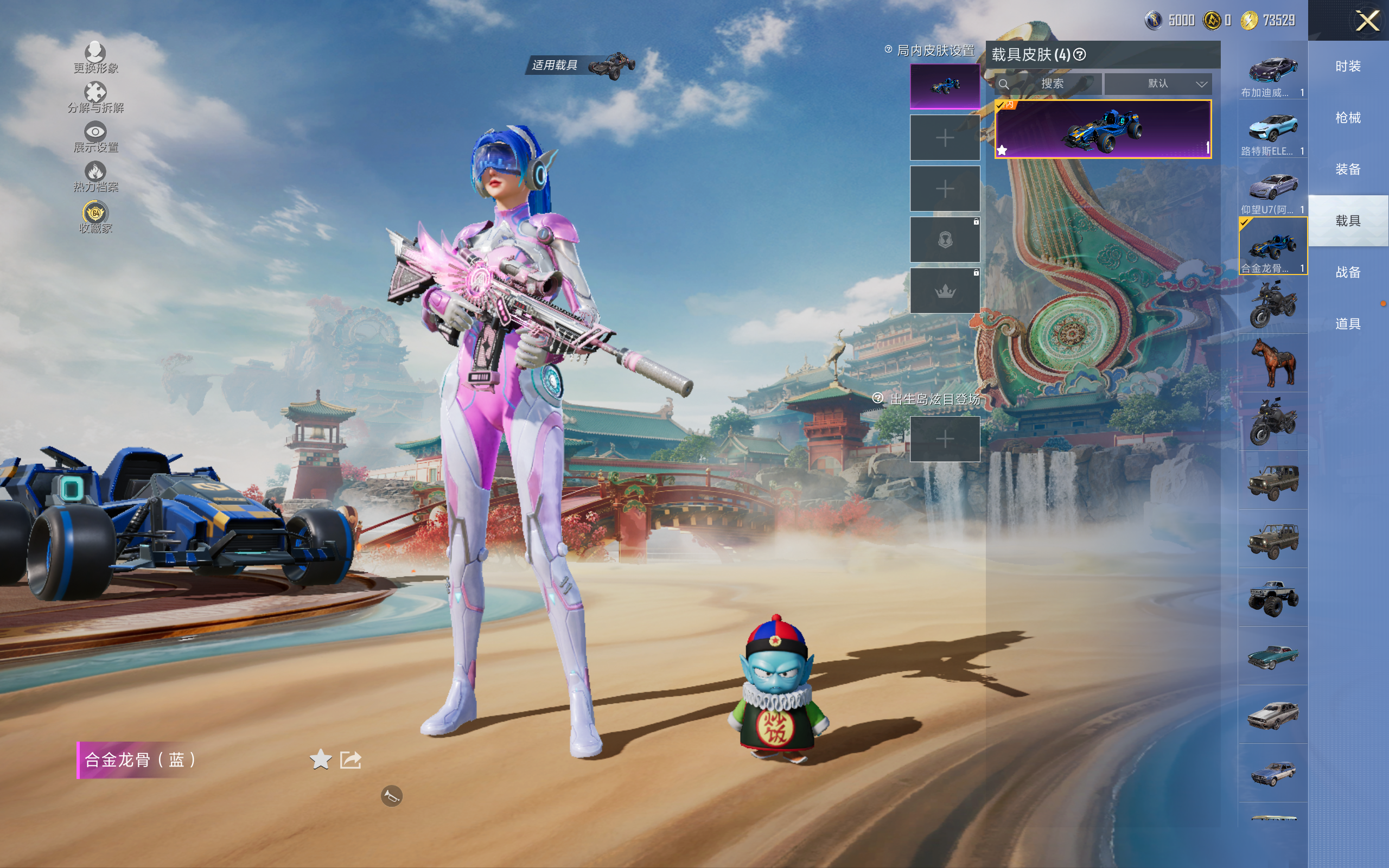Viewport: 1389px width, 868px height.
Task: Choose the 布加迪威 vehicle thumbnail
Action: 1272,72
